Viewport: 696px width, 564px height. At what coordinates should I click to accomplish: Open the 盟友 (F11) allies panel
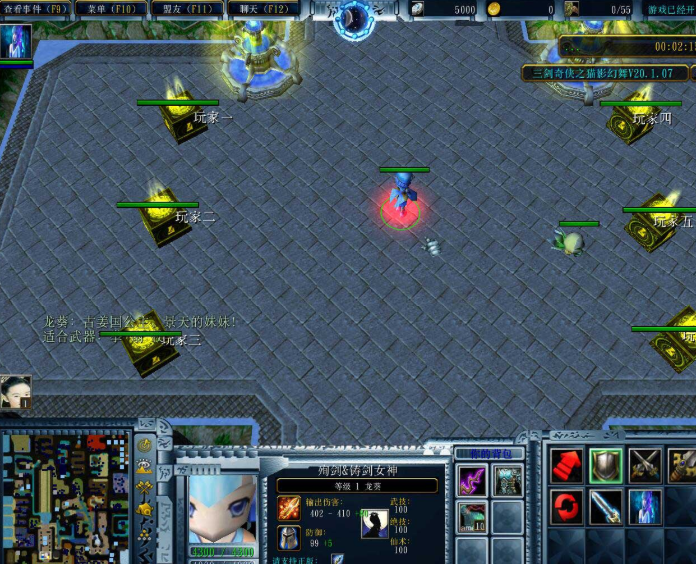click(187, 9)
